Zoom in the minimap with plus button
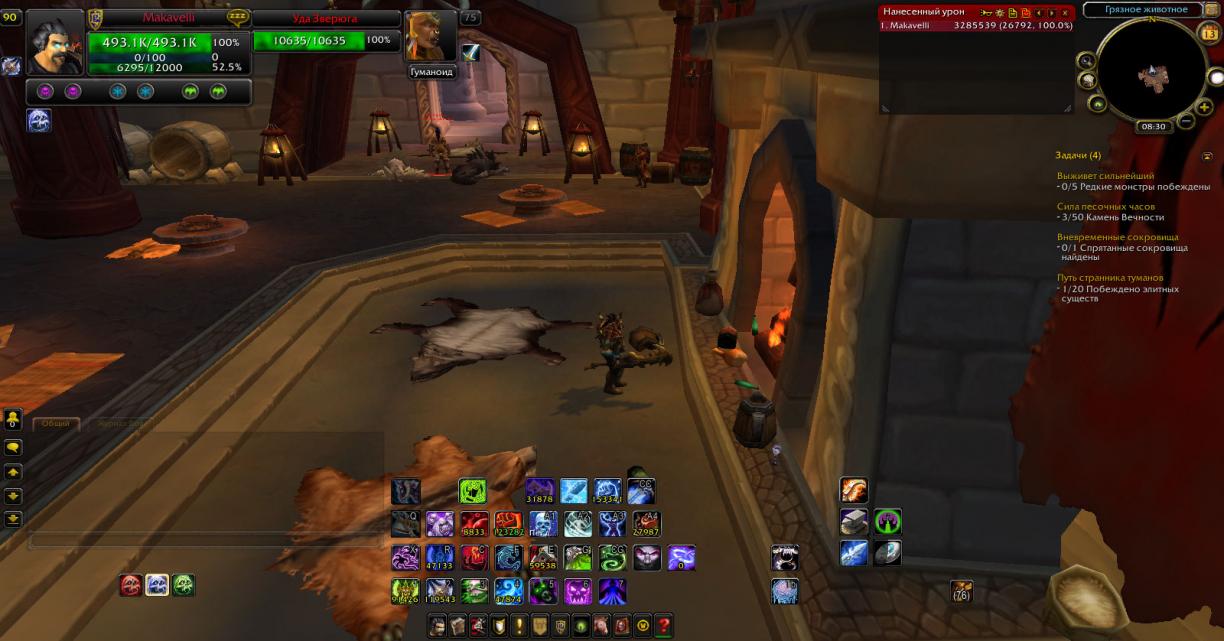This screenshot has width=1224, height=641. (x=1204, y=106)
